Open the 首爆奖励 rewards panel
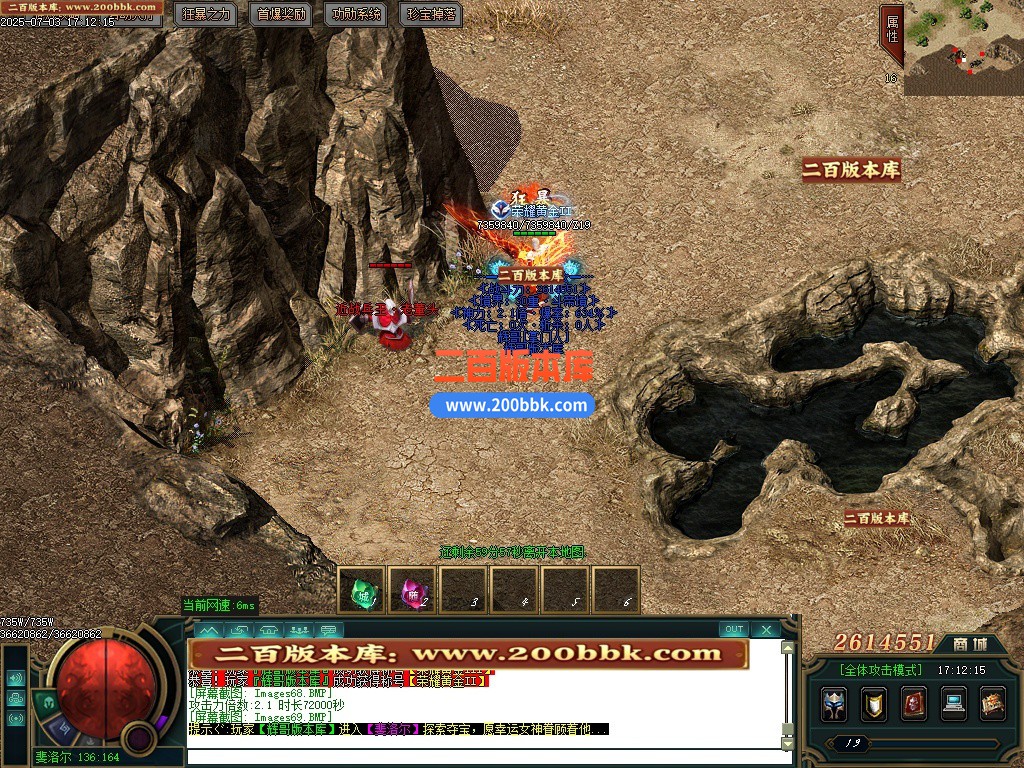 (282, 14)
